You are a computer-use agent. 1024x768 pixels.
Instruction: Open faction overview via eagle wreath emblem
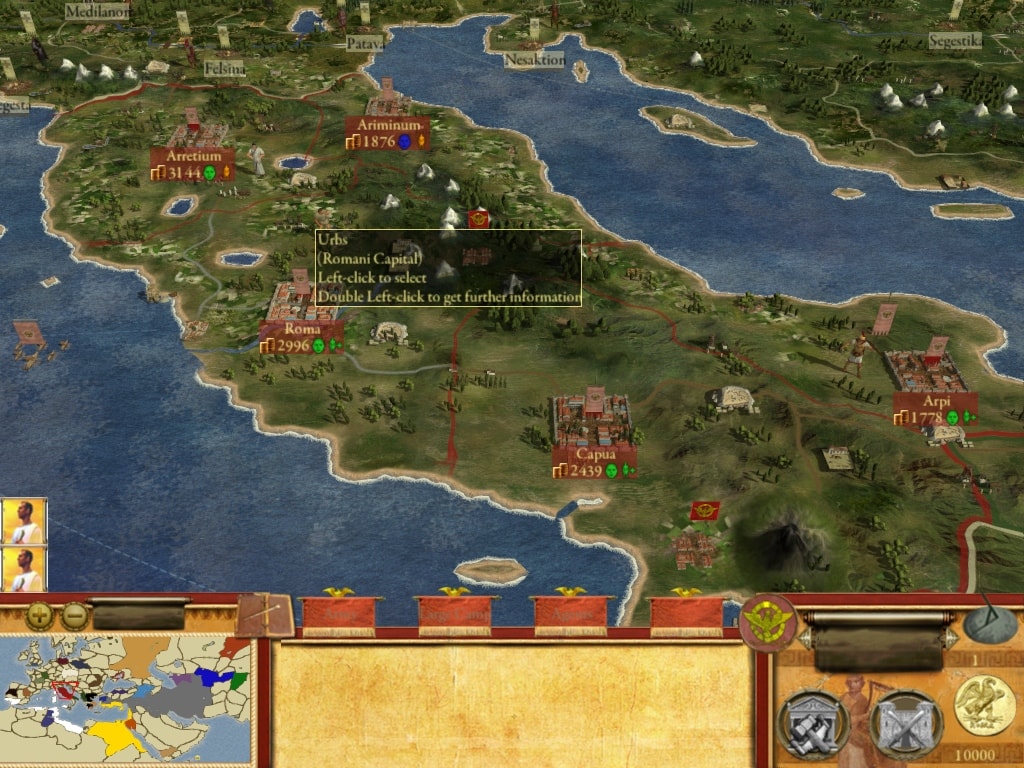(767, 622)
